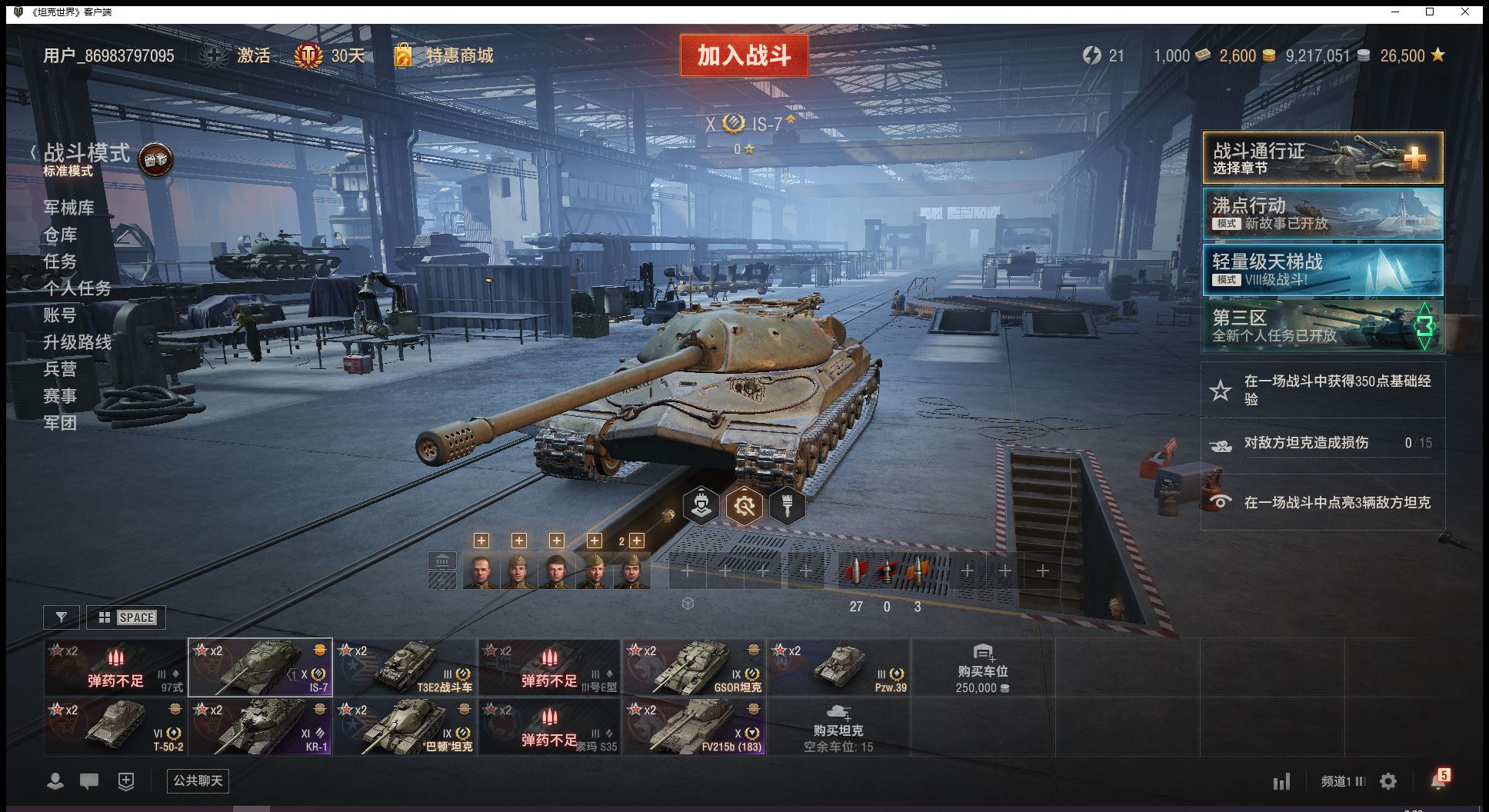Open the 个人任务 personal missions
The width and height of the screenshot is (1489, 812).
click(x=77, y=288)
